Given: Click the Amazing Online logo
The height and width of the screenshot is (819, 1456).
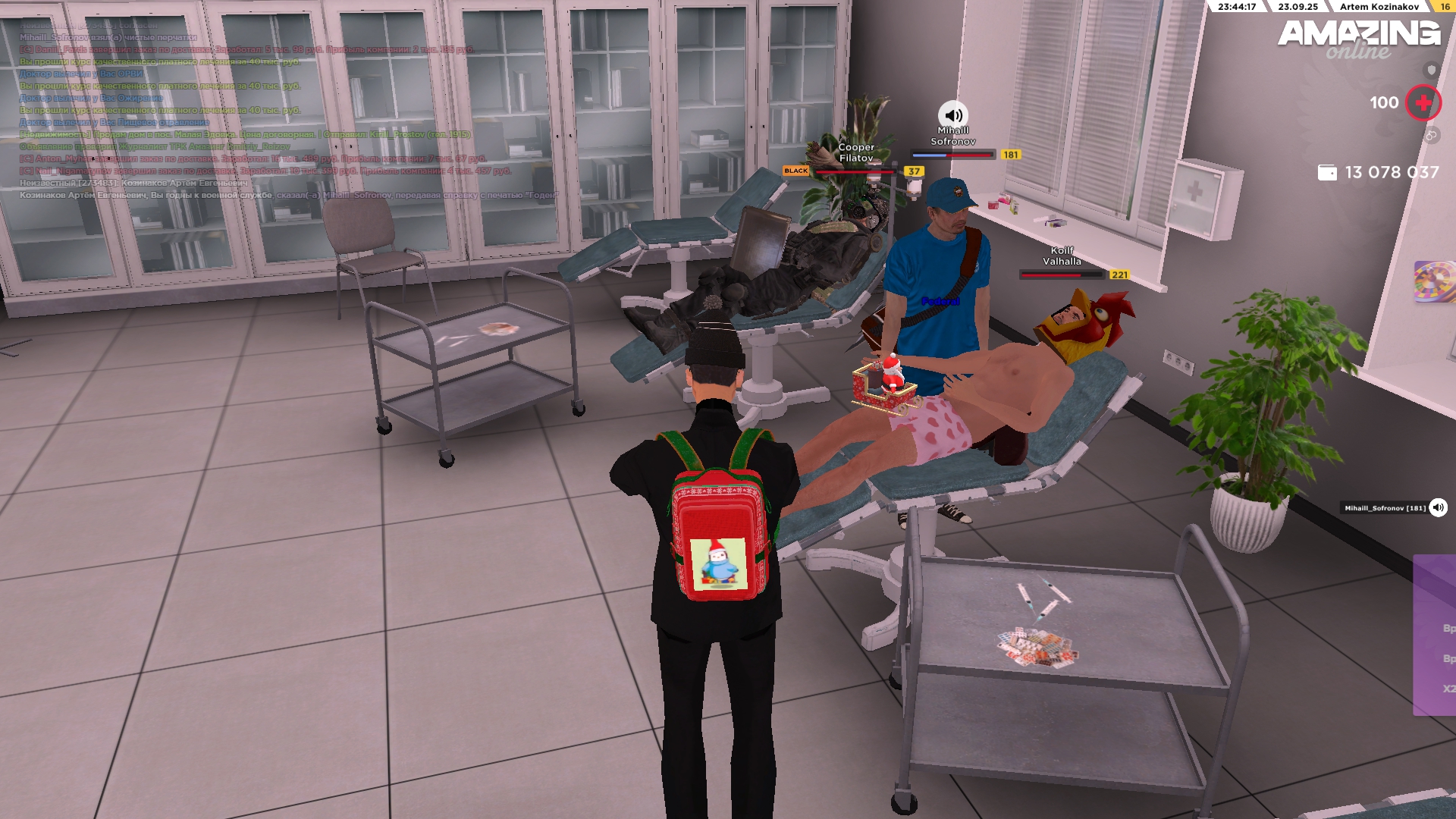Looking at the screenshot, I should [1359, 38].
